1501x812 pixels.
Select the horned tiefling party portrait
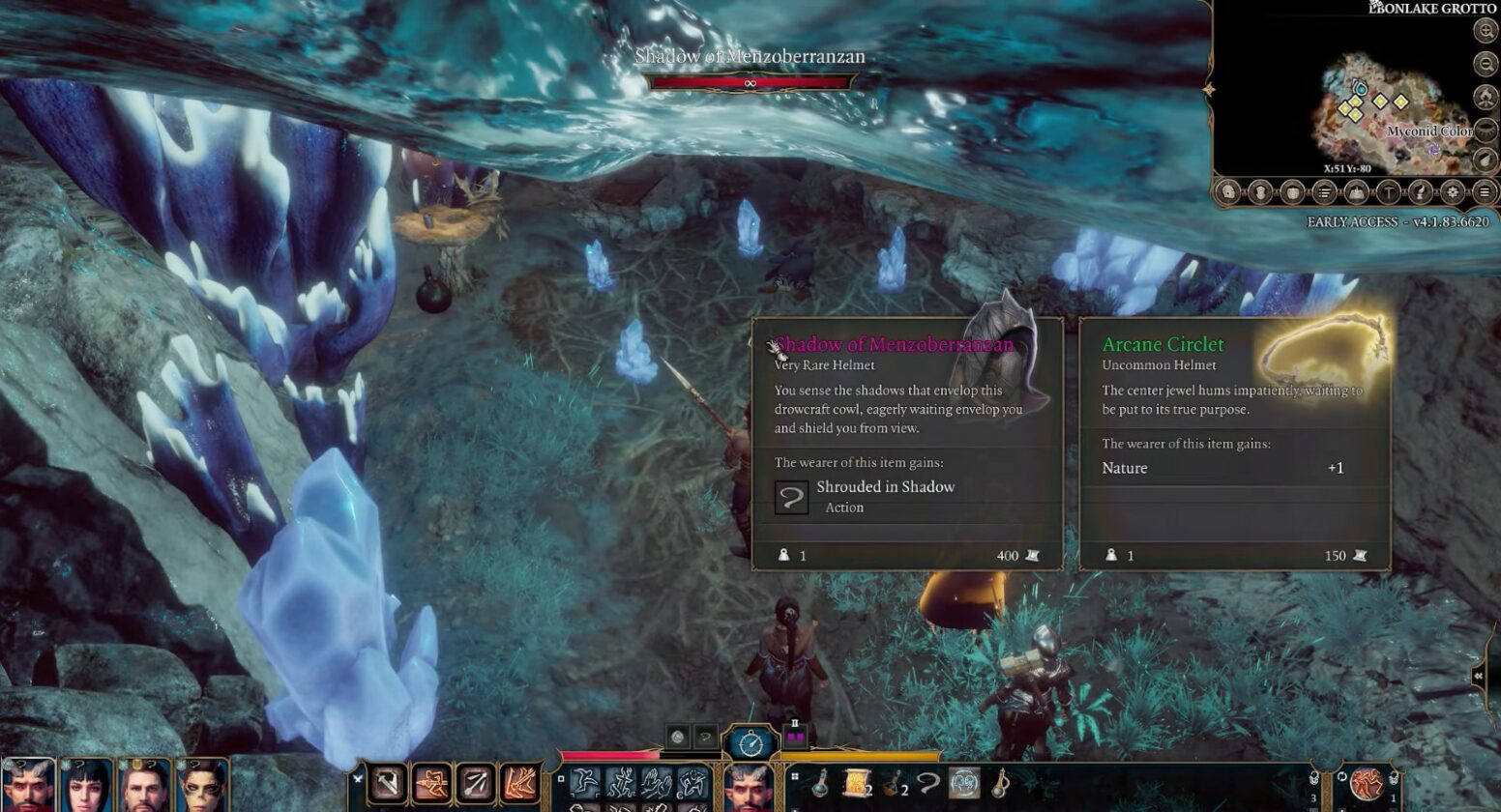[x=27, y=787]
